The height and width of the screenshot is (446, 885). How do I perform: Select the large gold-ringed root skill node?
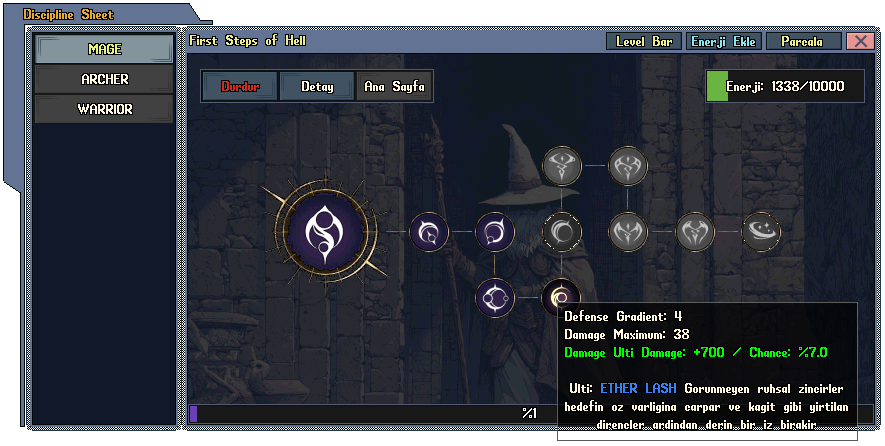[325, 232]
